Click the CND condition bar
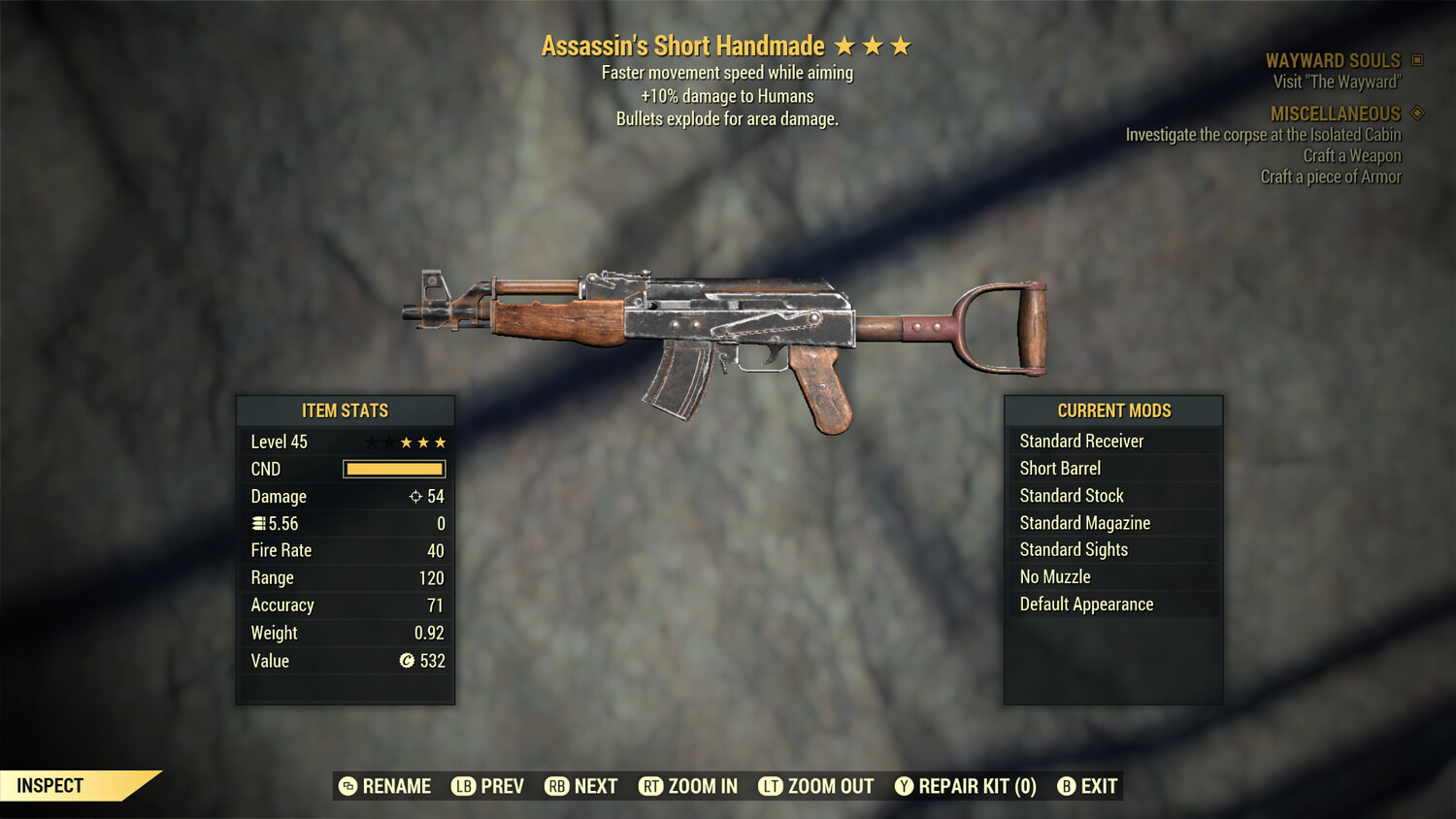This screenshot has height=819, width=1456. [393, 469]
